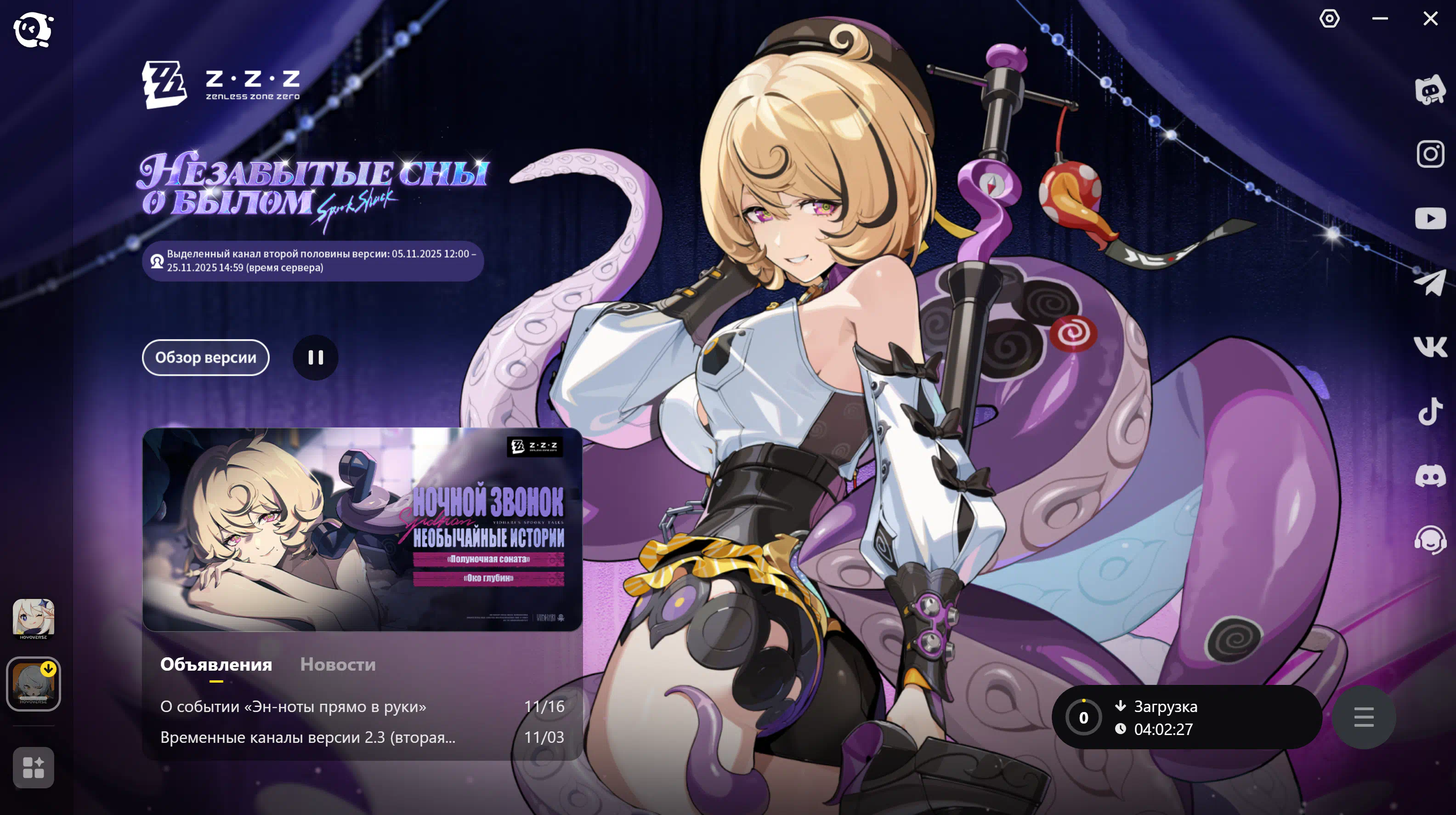
Task: Read the Временные каналы версии 2.3 announcement
Action: [307, 737]
